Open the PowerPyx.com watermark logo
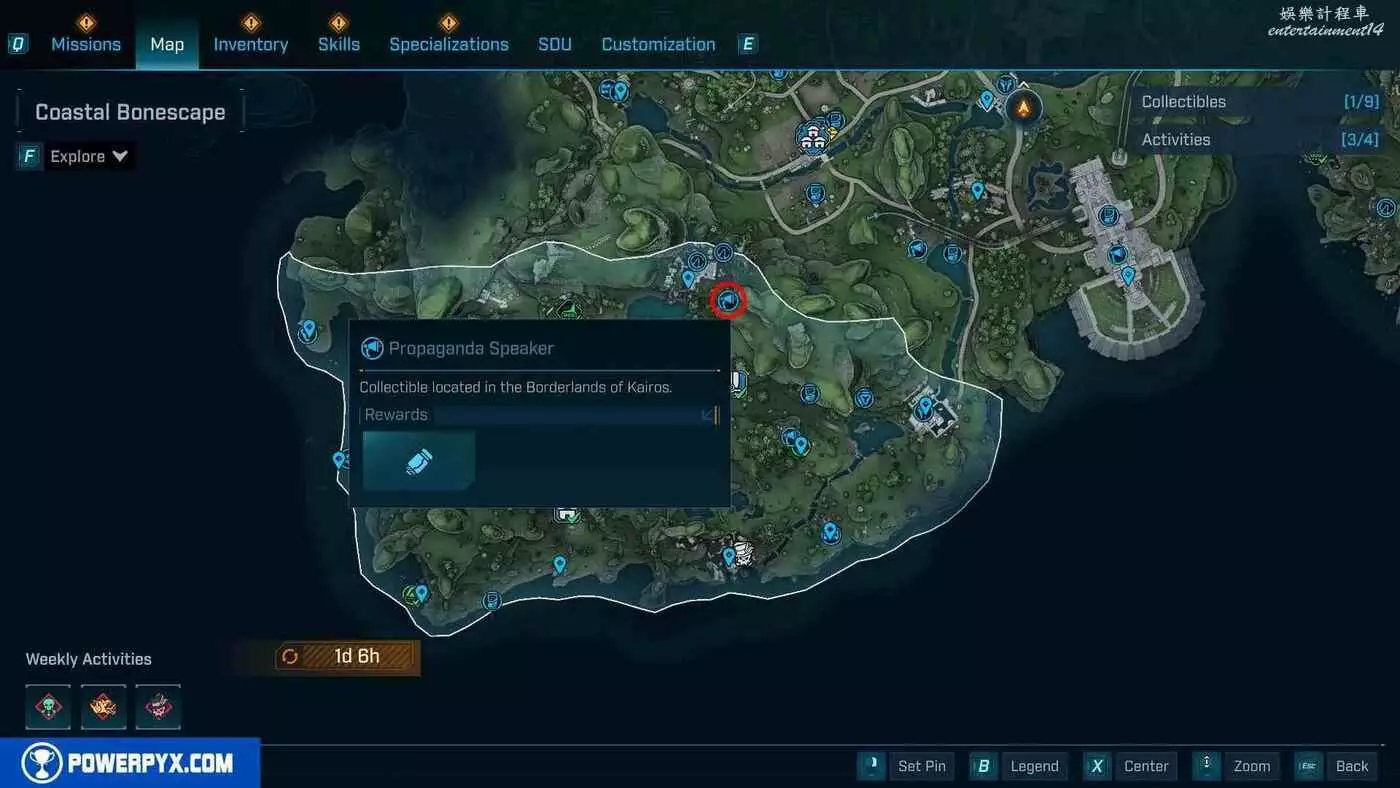Screen dimensions: 1400x788 (x=130, y=764)
